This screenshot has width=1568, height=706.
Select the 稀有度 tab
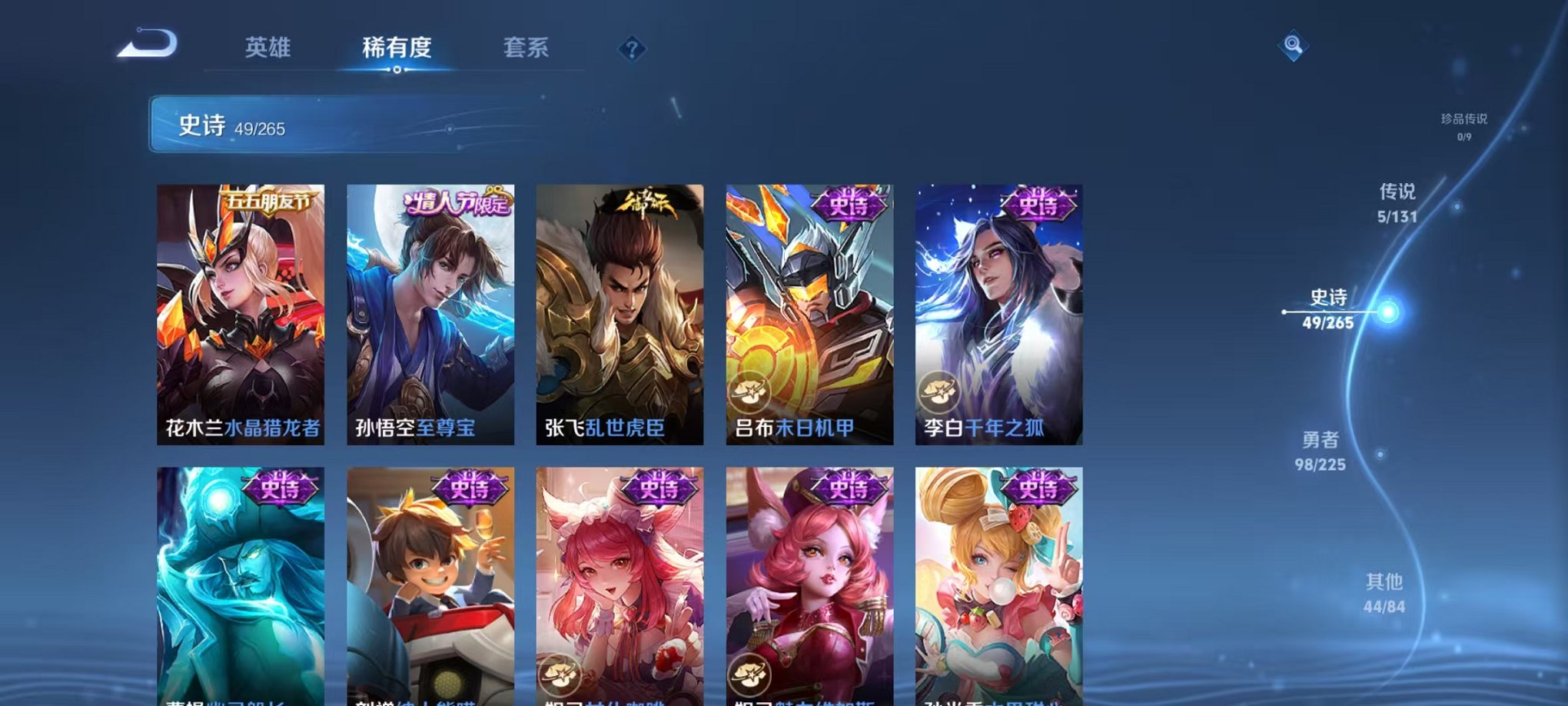pyautogui.click(x=397, y=48)
